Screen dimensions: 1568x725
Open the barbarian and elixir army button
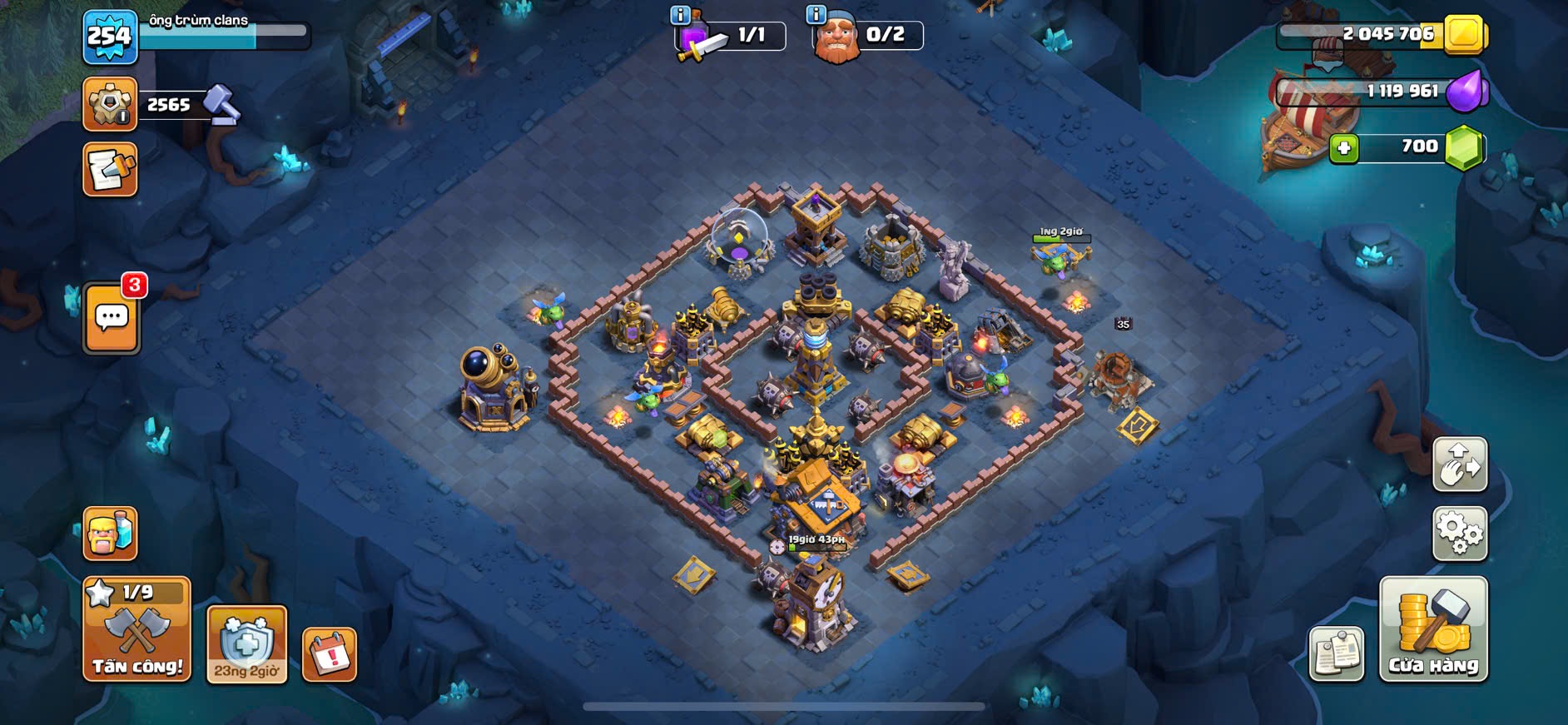click(110, 534)
